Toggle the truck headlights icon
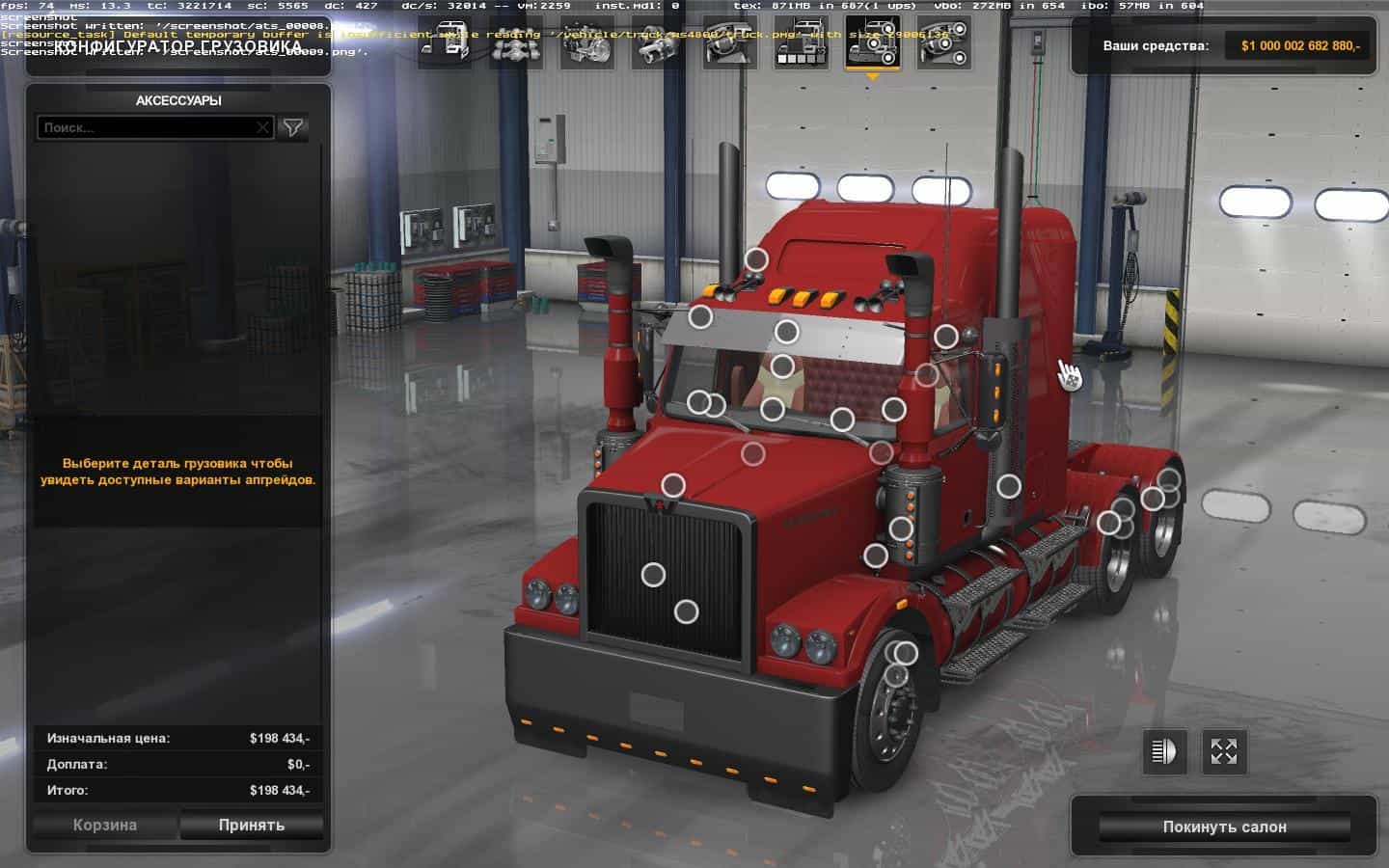Viewport: 1389px width, 868px height. 1164,751
